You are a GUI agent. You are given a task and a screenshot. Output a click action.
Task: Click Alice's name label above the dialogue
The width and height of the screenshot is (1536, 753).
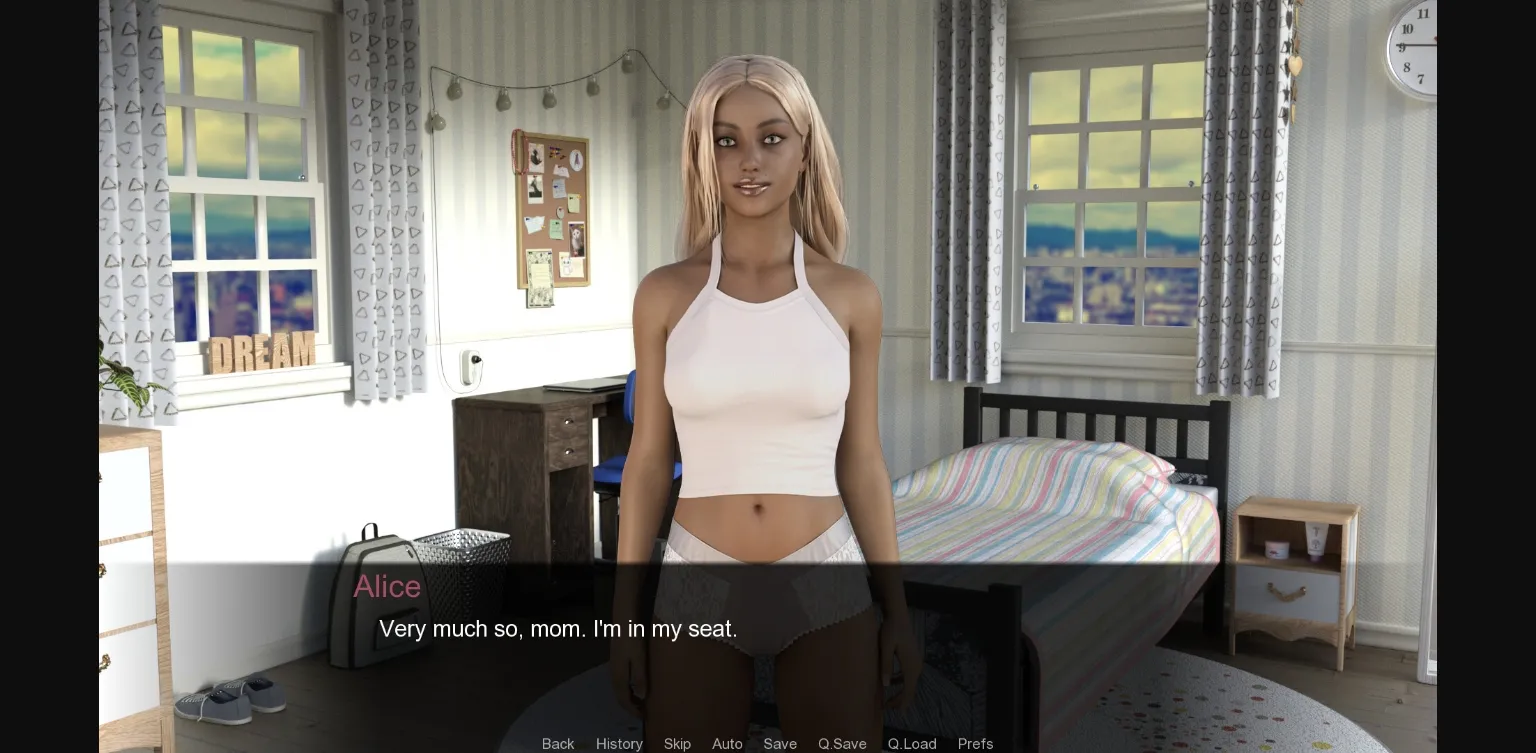(387, 587)
